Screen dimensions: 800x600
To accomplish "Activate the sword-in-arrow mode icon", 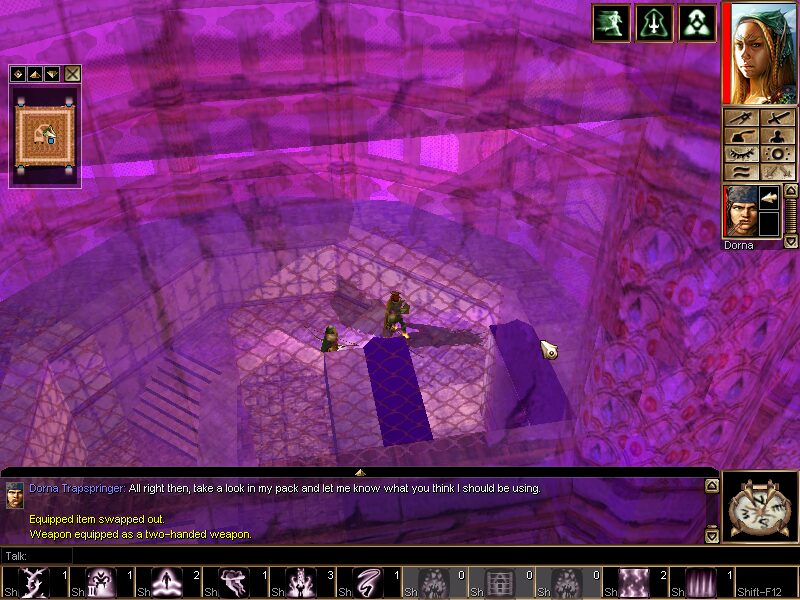I will 654,23.
